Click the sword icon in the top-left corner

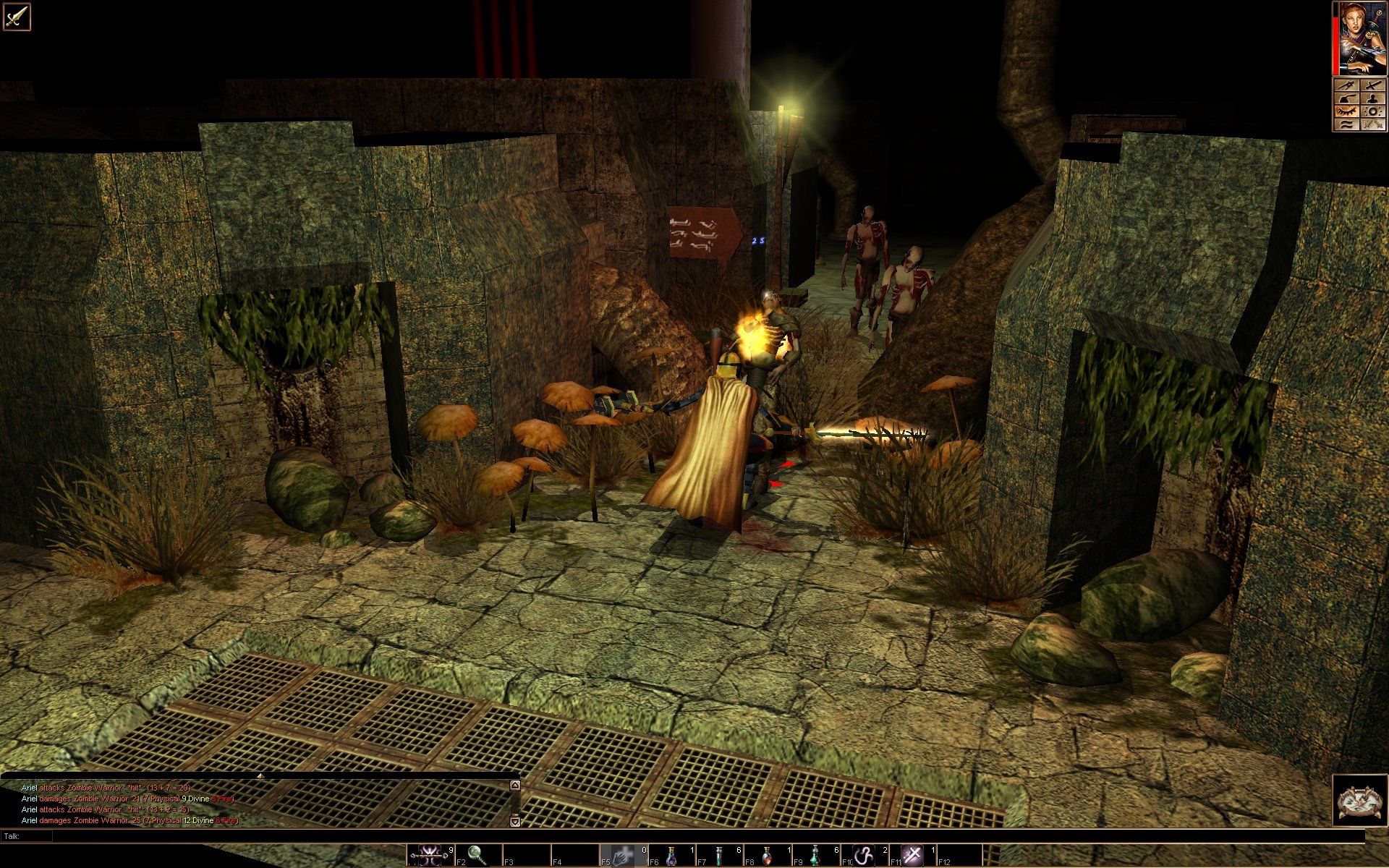[x=16, y=16]
